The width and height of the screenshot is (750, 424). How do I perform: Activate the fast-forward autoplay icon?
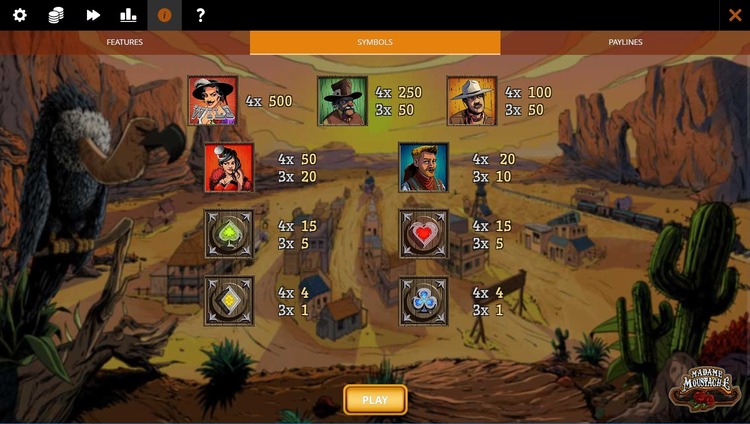pyautogui.click(x=93, y=15)
